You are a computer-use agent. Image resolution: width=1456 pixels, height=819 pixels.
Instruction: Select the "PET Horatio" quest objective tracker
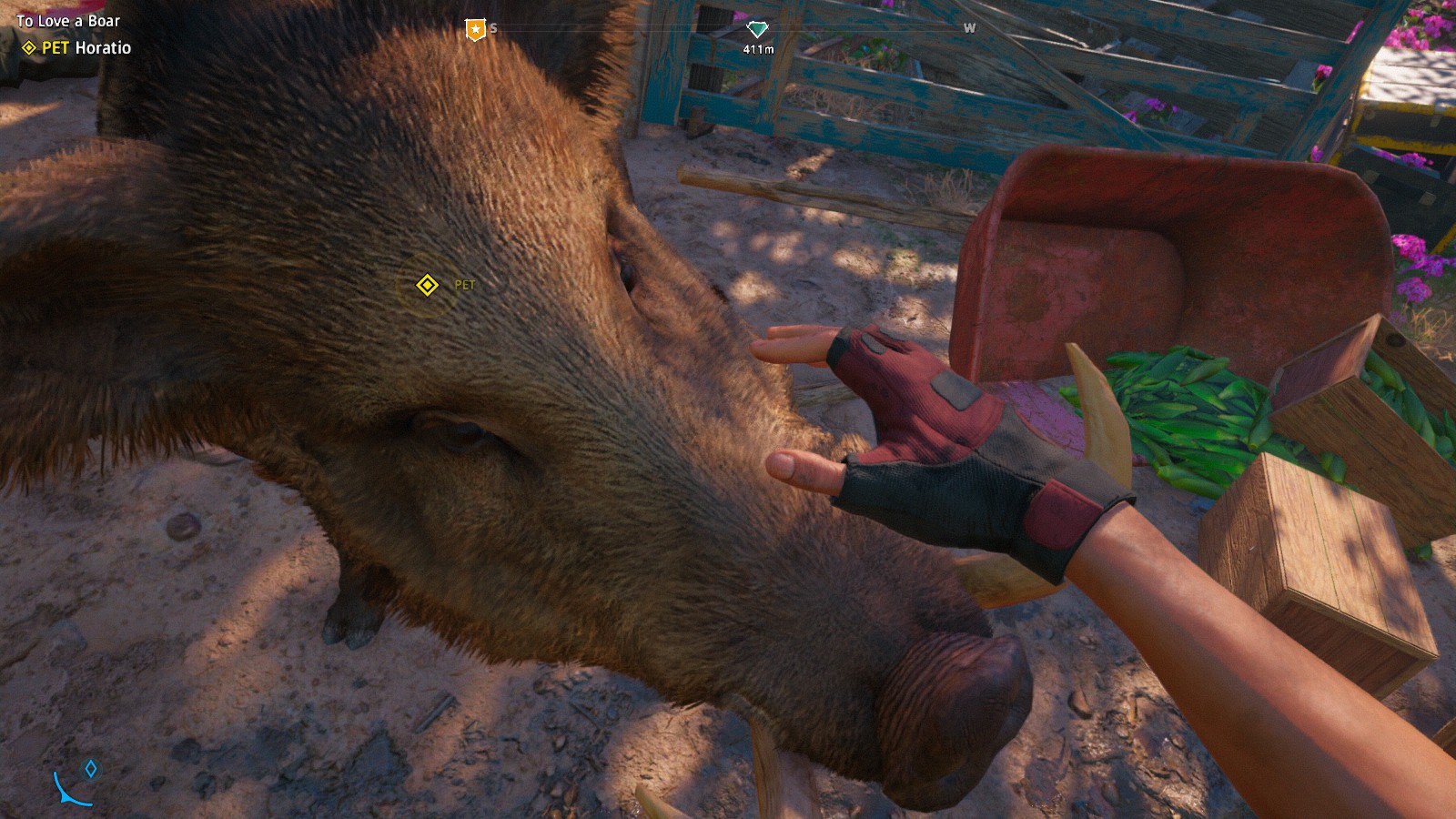(x=77, y=48)
